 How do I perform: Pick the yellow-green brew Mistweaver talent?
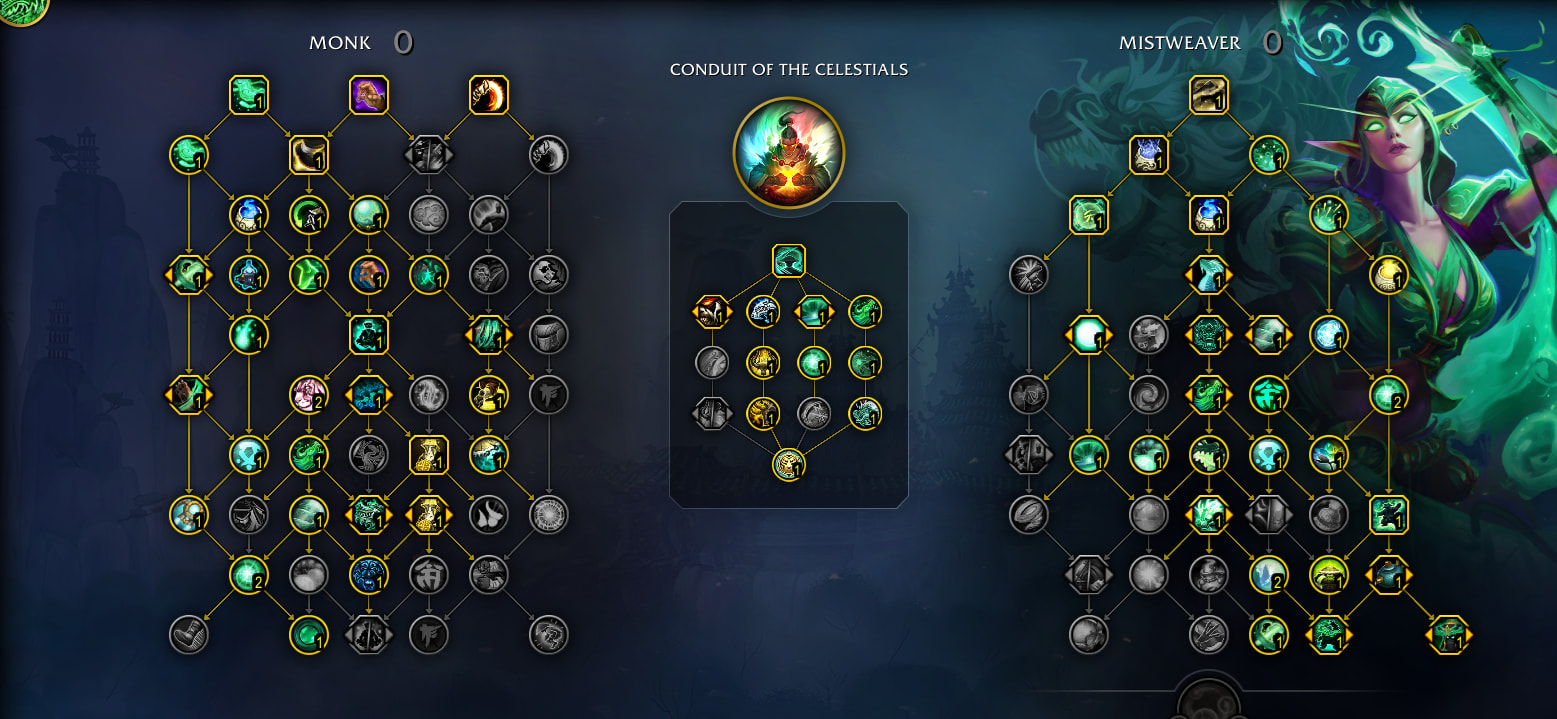pyautogui.click(x=1328, y=575)
